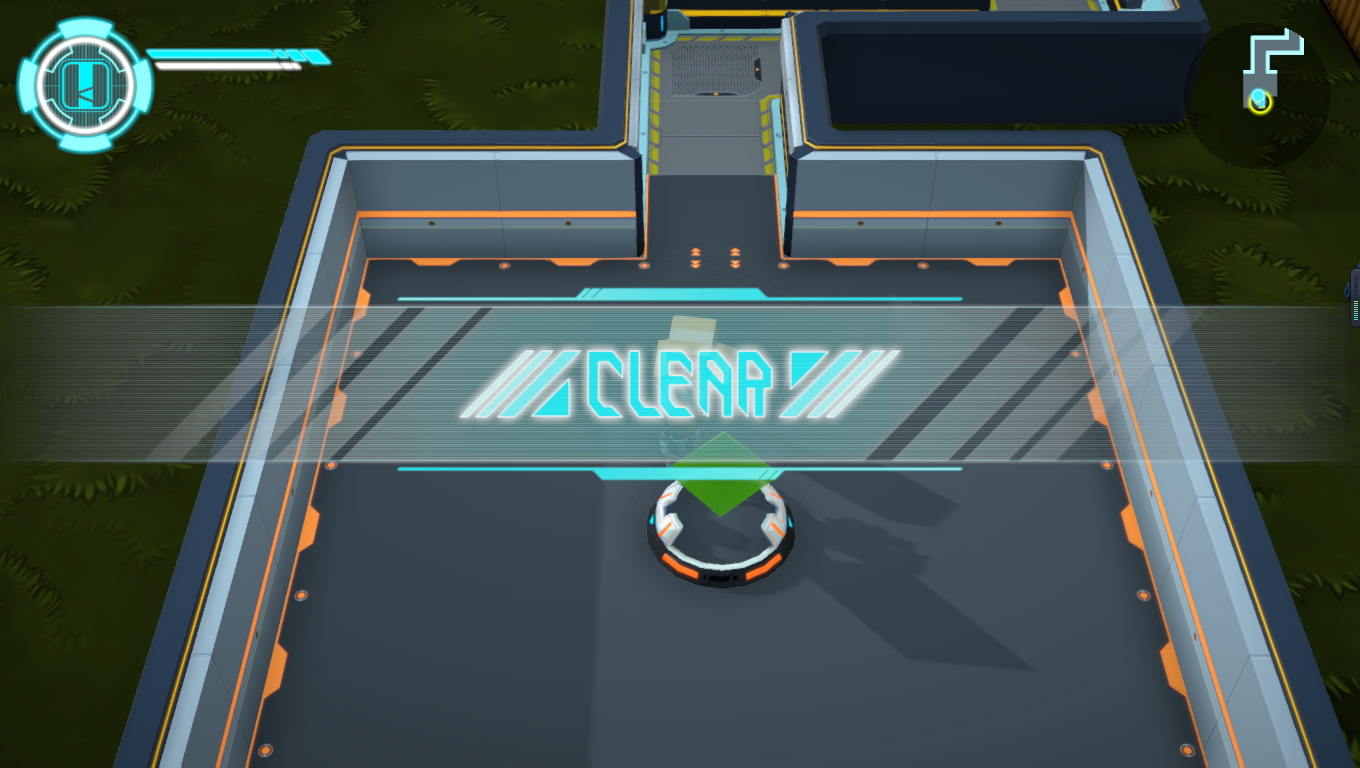
Task: Click the upward arrow indicators near the doorway
Action: pyautogui.click(x=713, y=254)
